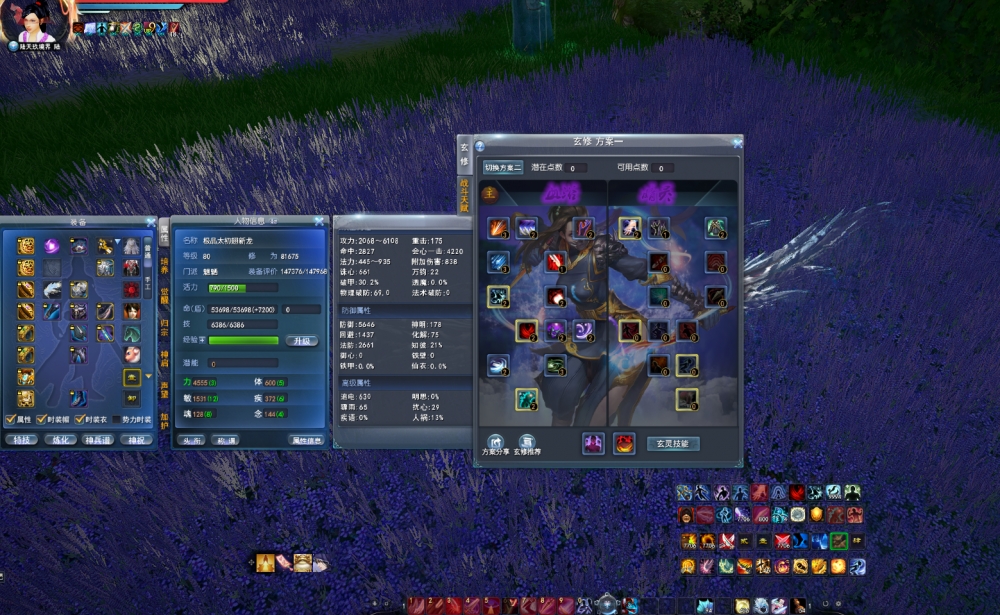
Task: Click the 方案分享 share plan icon
Action: coord(494,443)
